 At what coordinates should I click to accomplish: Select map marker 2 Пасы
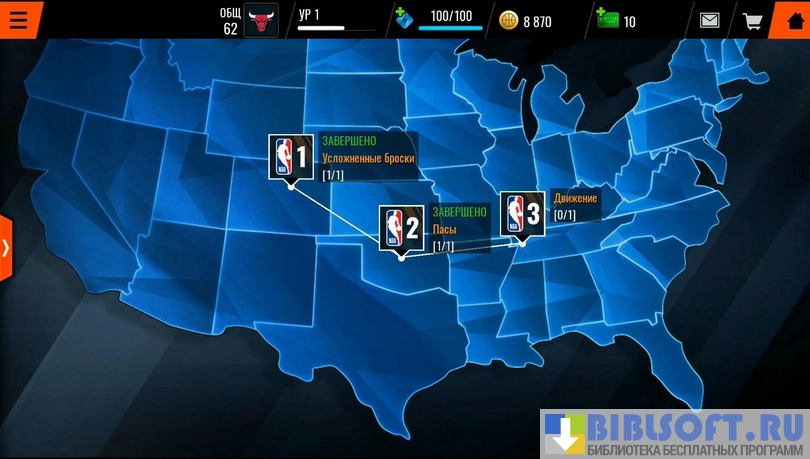click(x=401, y=229)
